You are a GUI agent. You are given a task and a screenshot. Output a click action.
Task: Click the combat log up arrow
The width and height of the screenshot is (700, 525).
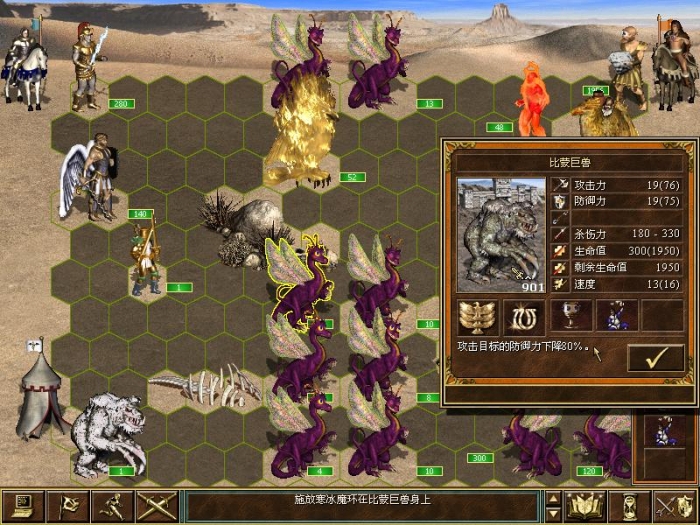(553, 498)
